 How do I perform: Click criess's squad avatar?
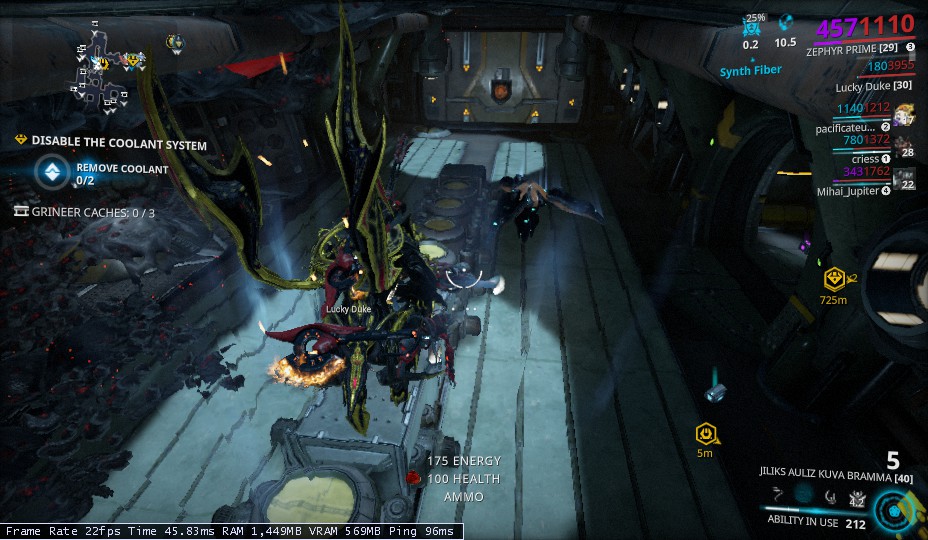[904, 146]
